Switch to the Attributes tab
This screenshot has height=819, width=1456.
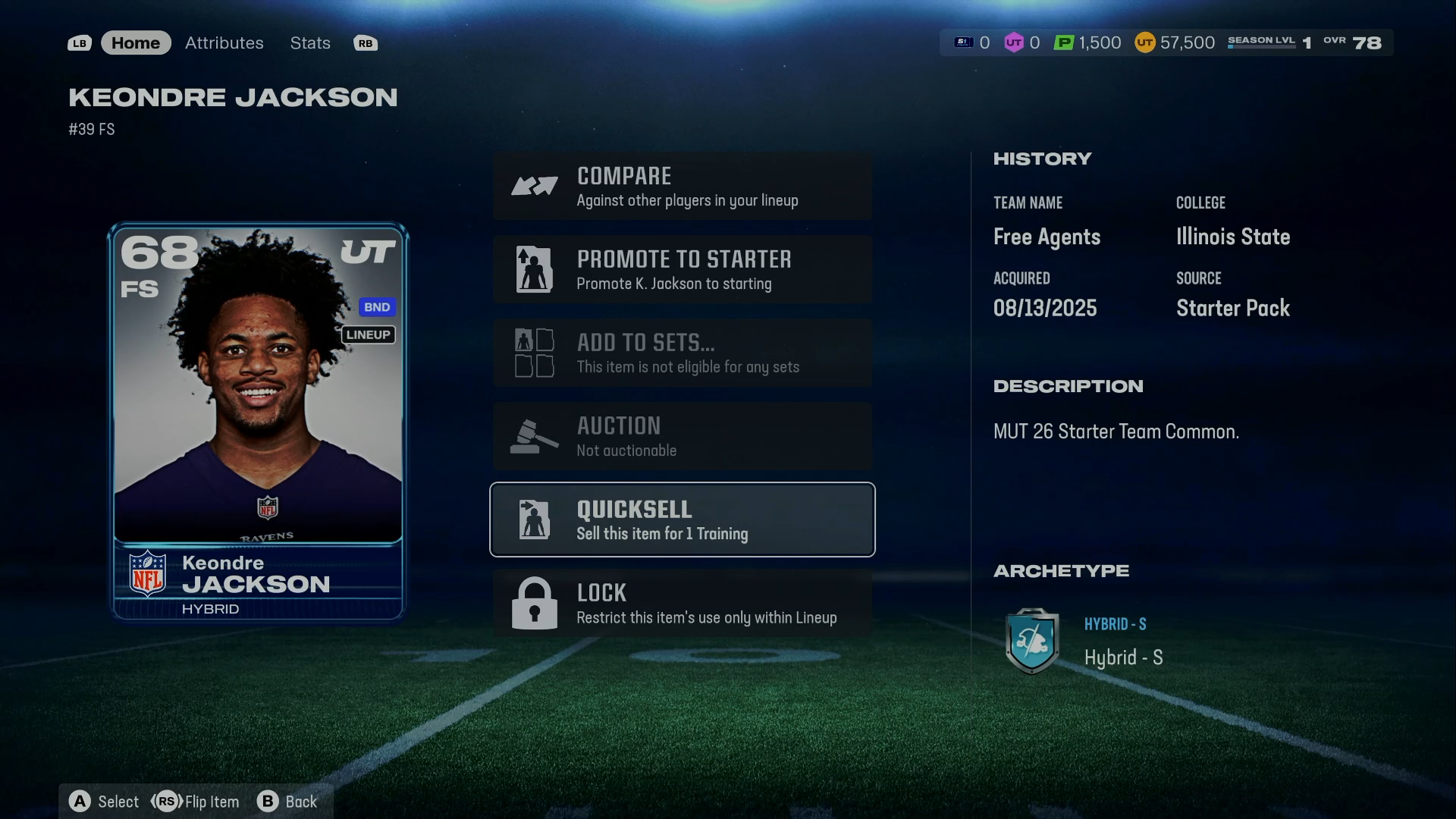point(224,43)
